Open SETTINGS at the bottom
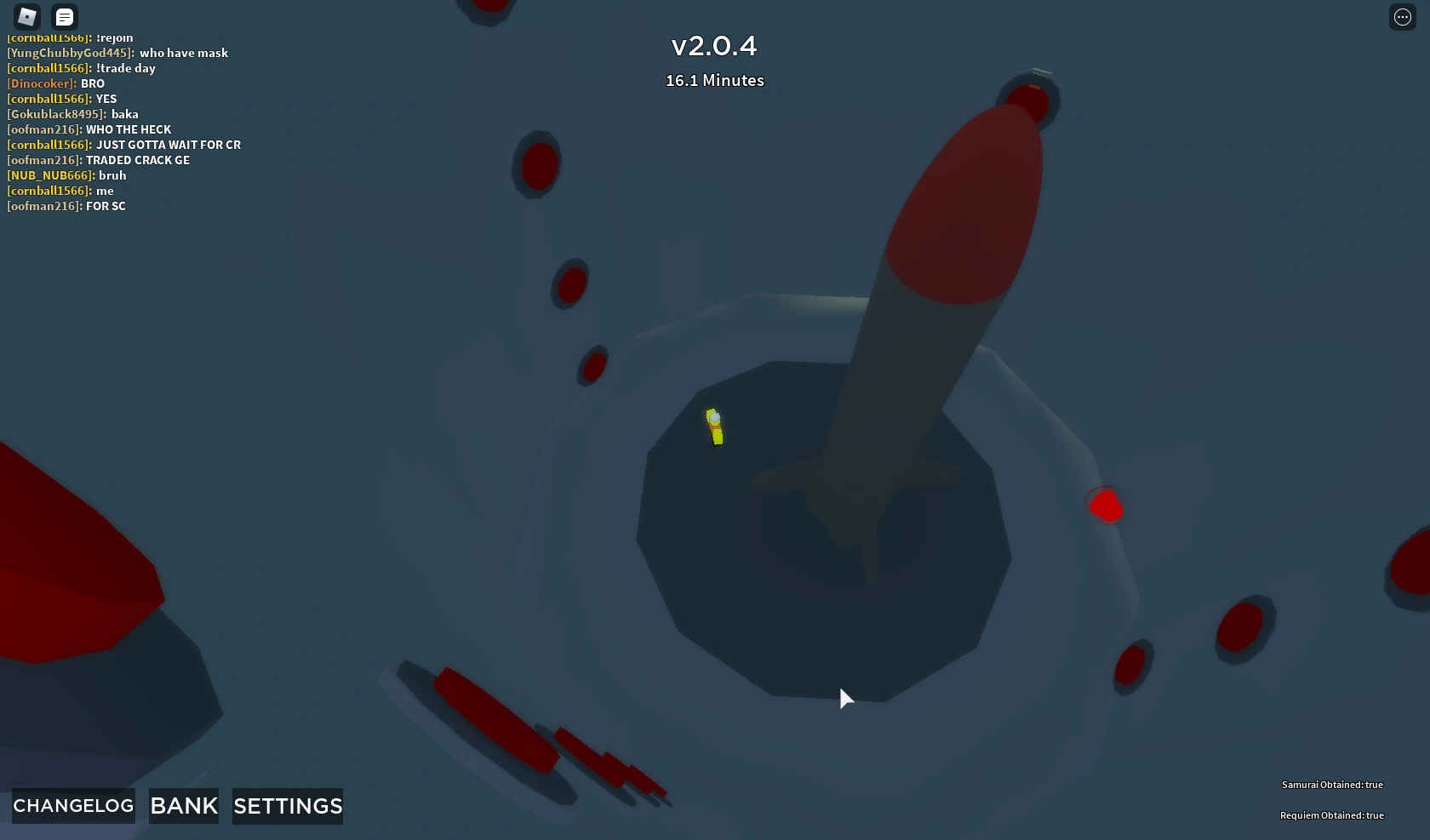The height and width of the screenshot is (840, 1430). (x=286, y=805)
